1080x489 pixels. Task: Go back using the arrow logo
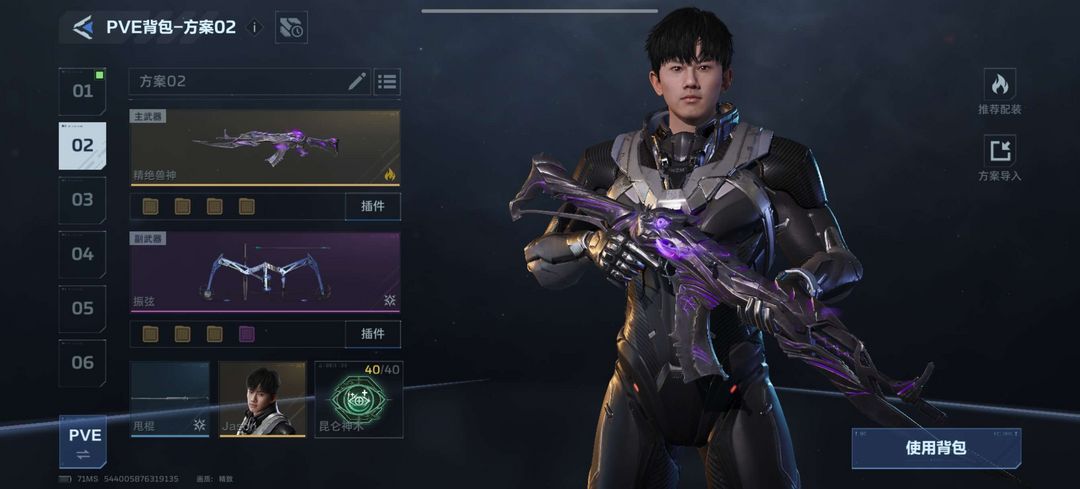tap(83, 27)
